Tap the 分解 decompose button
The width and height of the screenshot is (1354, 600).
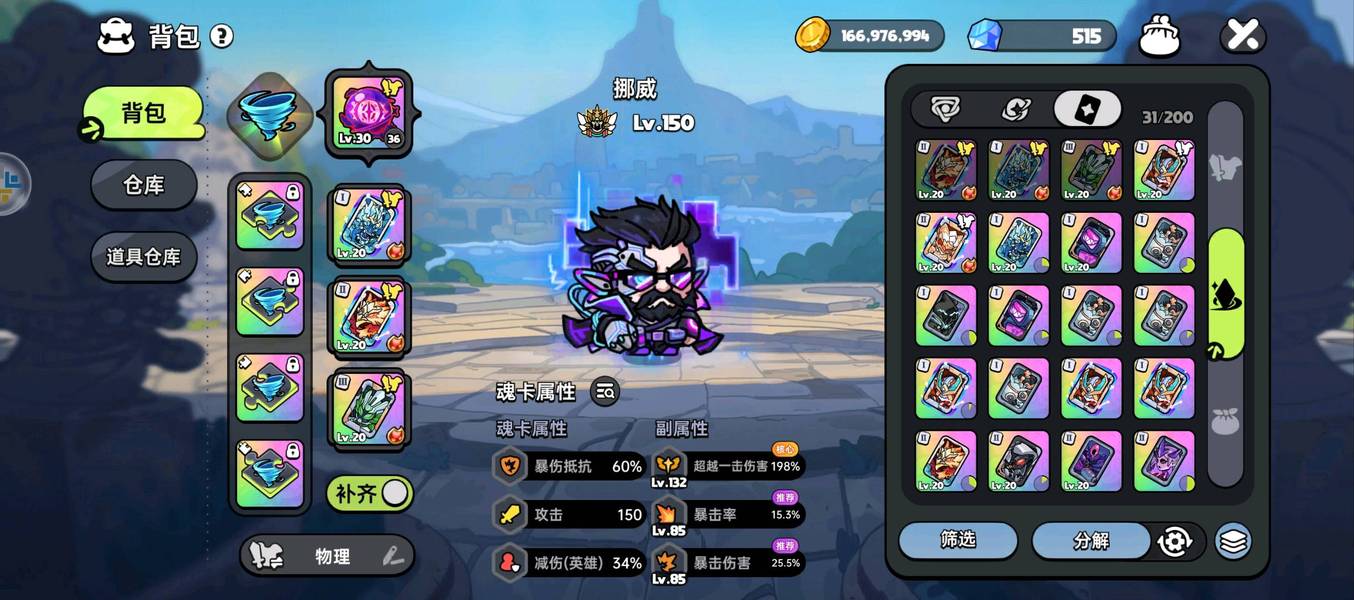(1091, 541)
